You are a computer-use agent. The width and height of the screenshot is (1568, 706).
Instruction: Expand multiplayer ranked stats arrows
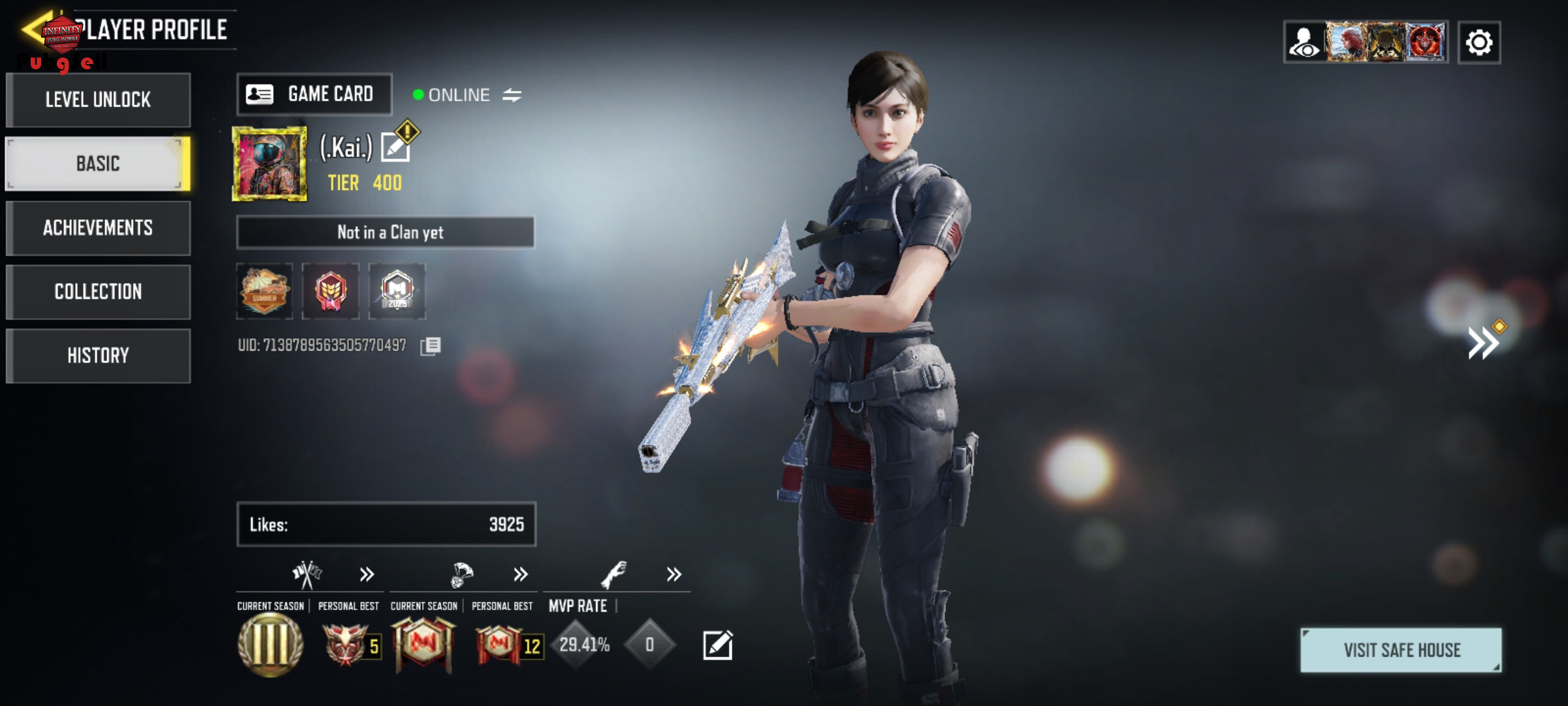click(367, 575)
